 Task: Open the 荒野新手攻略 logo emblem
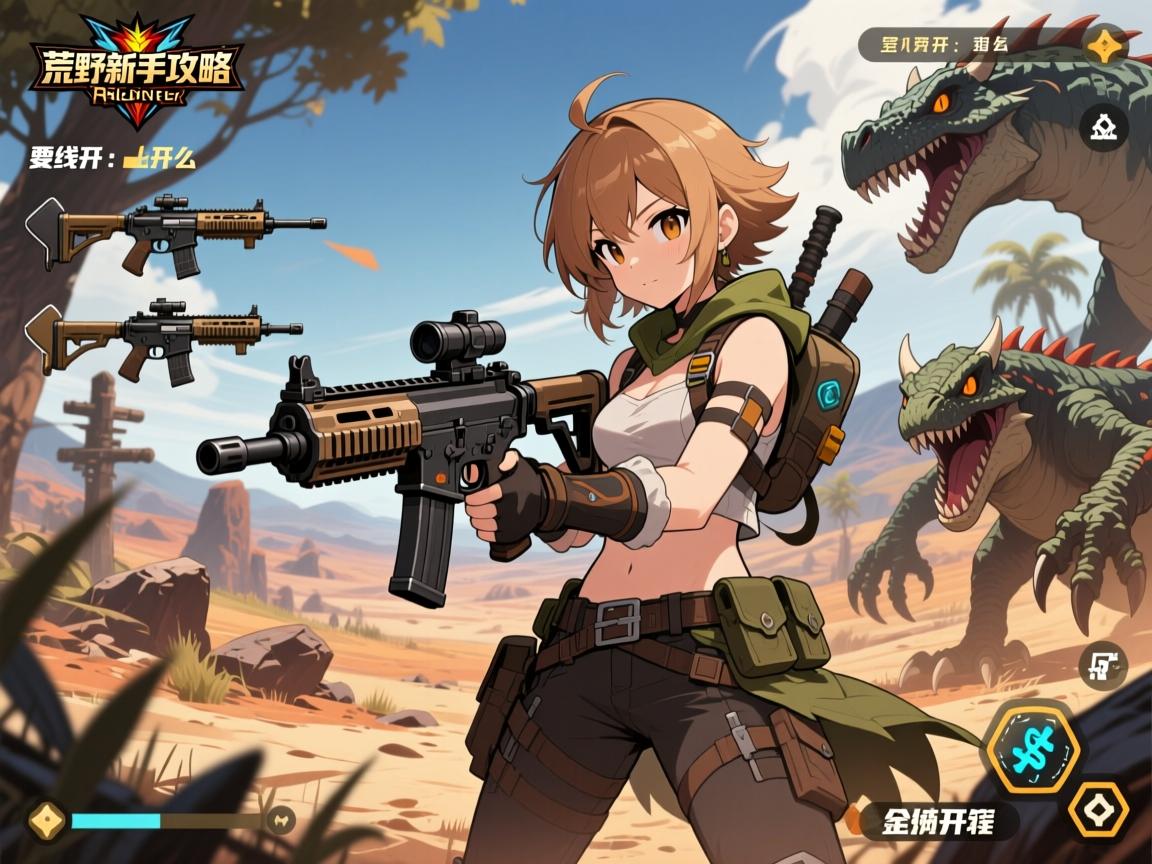[x=135, y=70]
